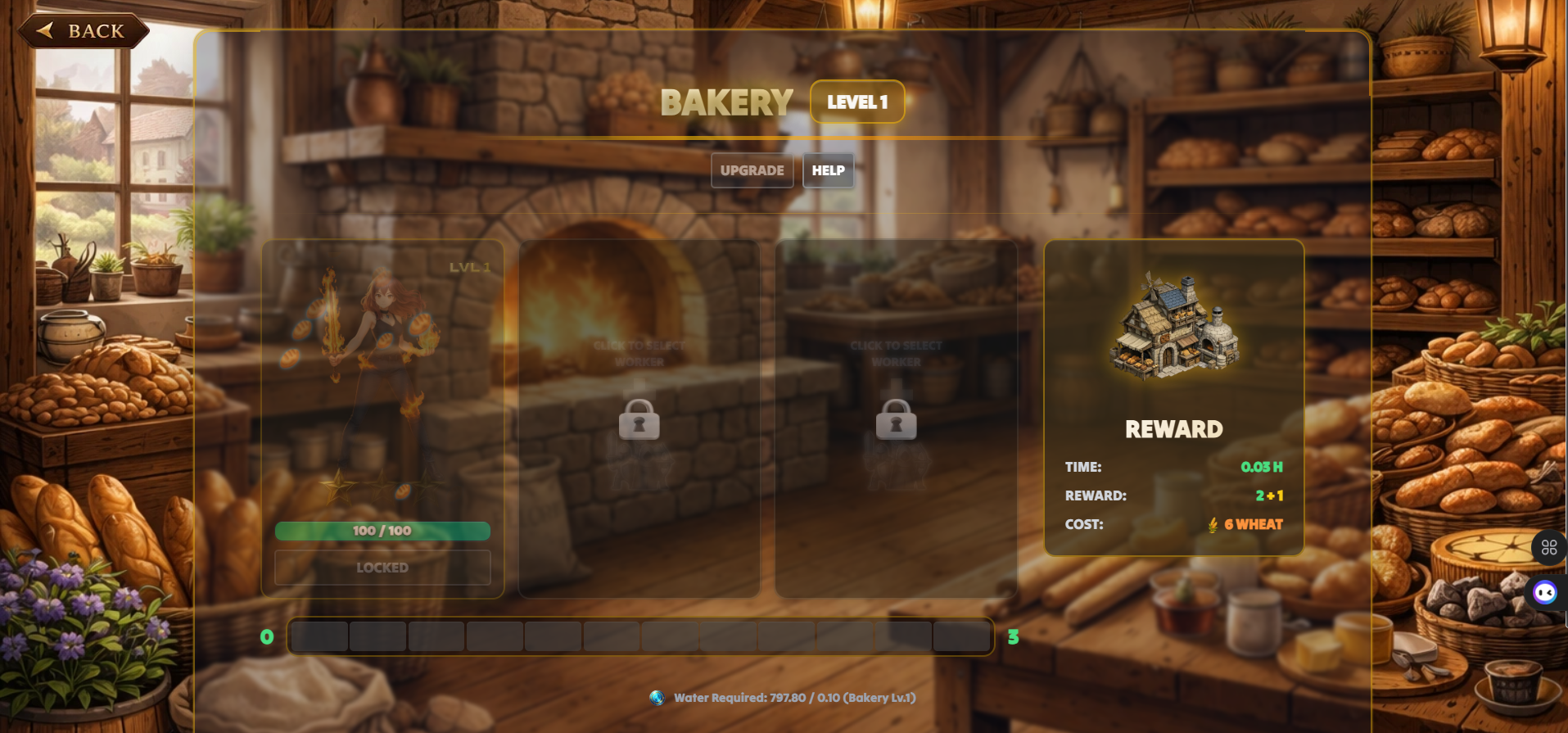The height and width of the screenshot is (733, 1568).
Task: Open the bakery Upgrade panel
Action: pyautogui.click(x=752, y=170)
